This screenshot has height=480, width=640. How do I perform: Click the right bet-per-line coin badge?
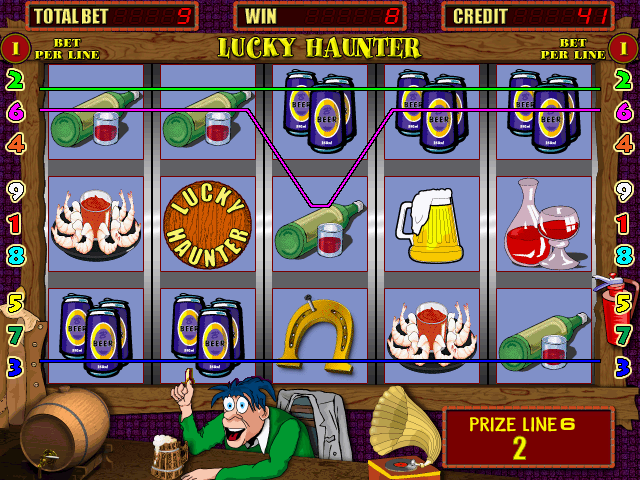(x=624, y=46)
